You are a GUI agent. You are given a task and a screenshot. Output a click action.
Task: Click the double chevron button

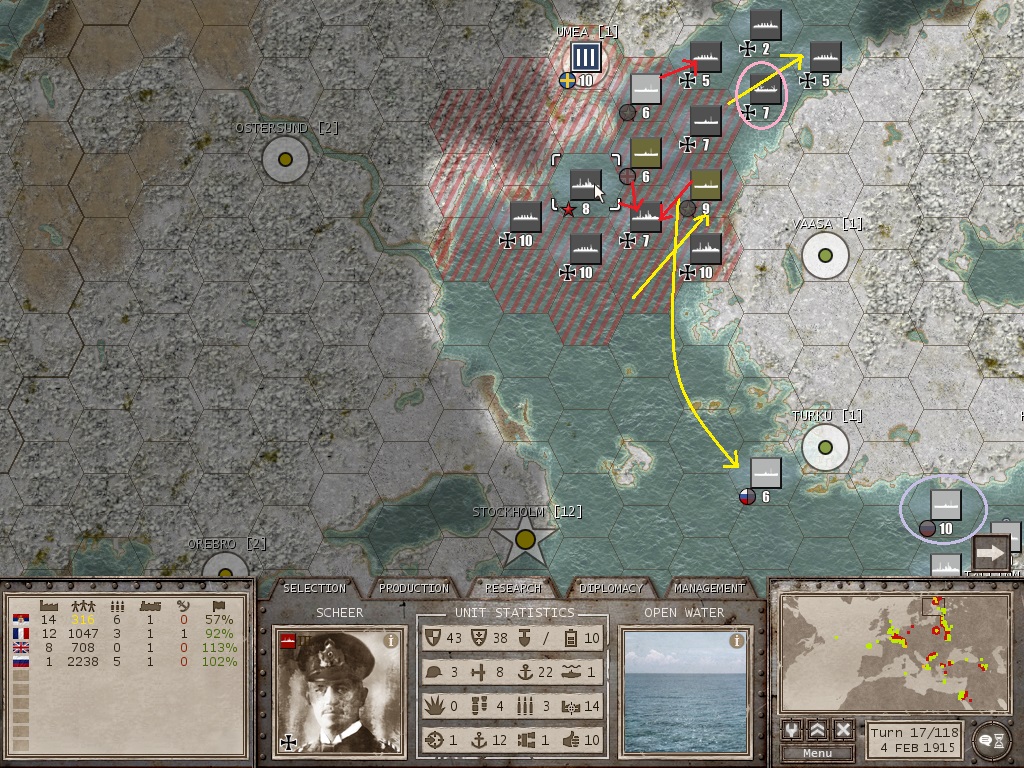[817, 730]
